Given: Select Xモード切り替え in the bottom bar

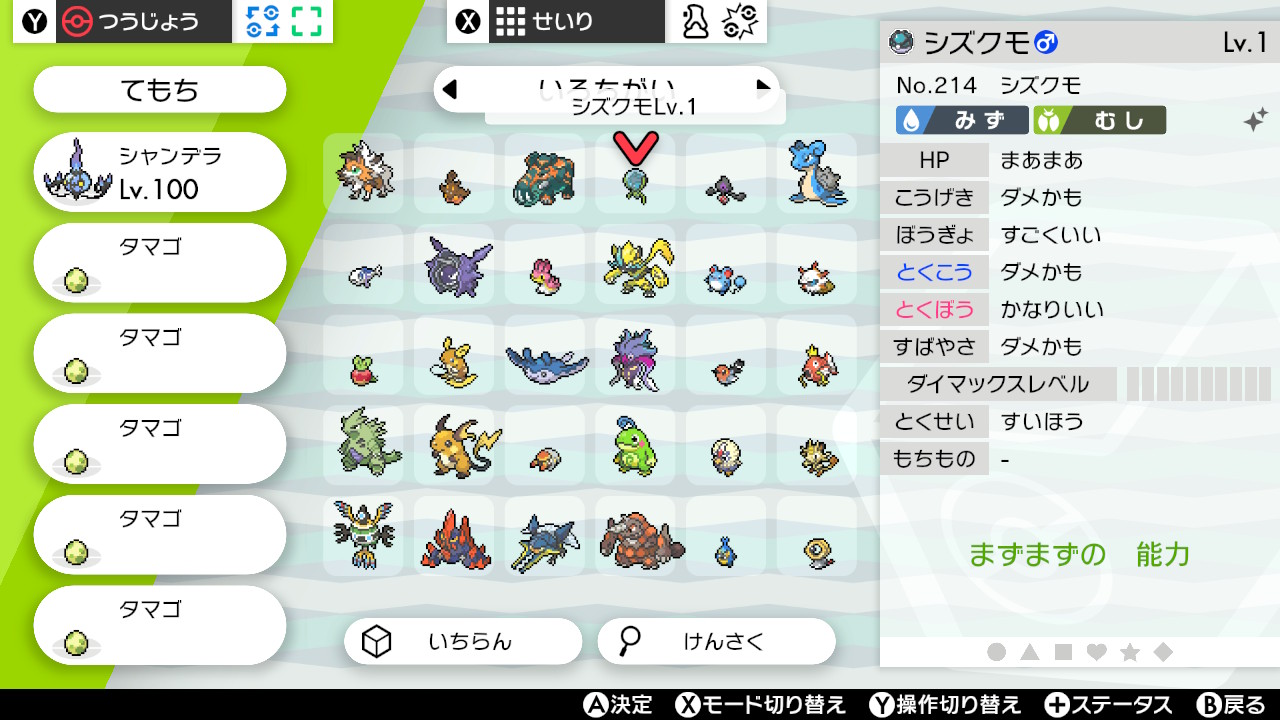Looking at the screenshot, I should pos(760,705).
